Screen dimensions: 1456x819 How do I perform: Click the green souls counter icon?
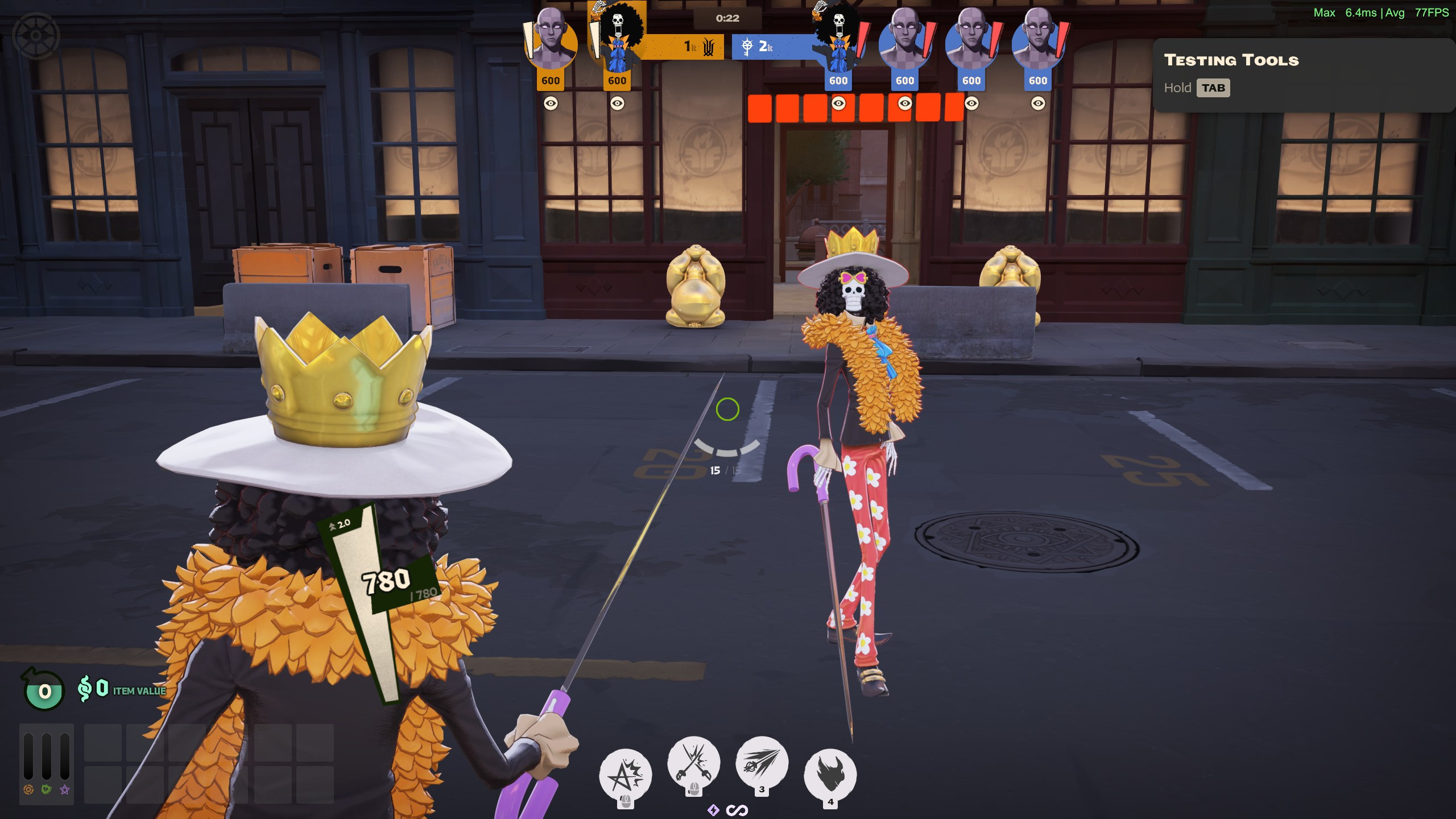tap(44, 690)
